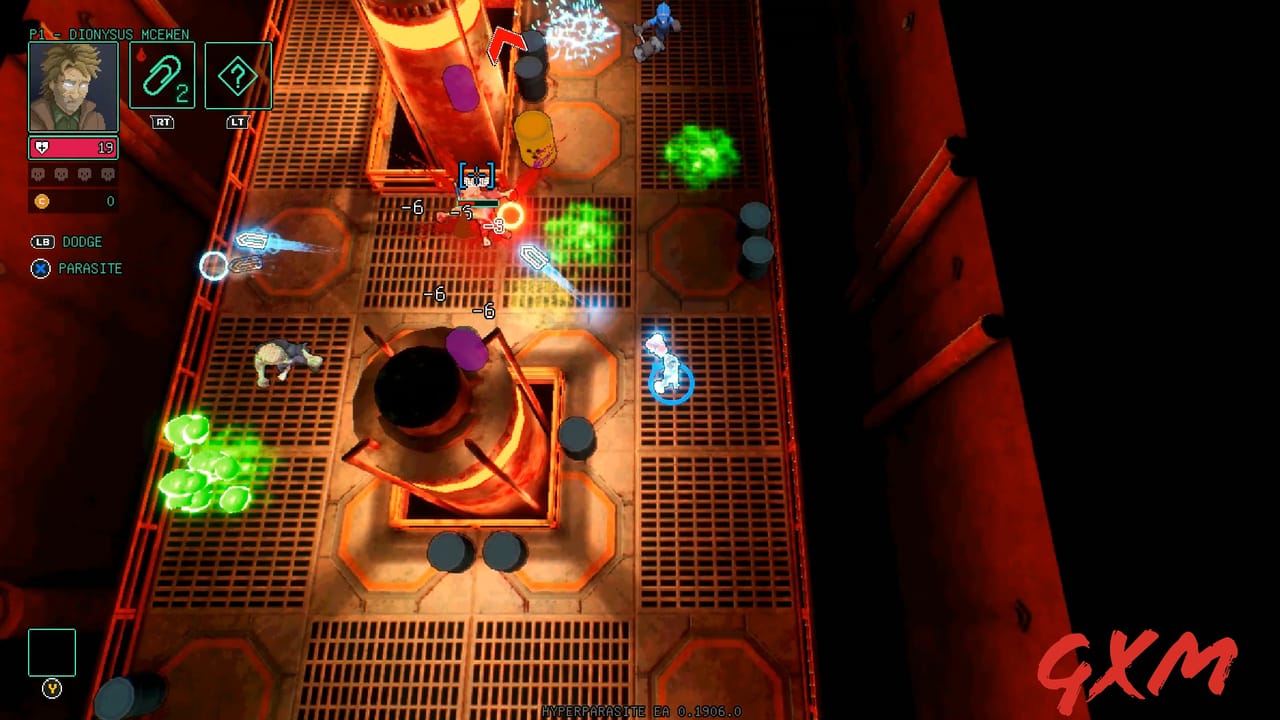Open Dionysus McEwen's character portrait
Viewport: 1280px width, 720px height.
(x=71, y=85)
